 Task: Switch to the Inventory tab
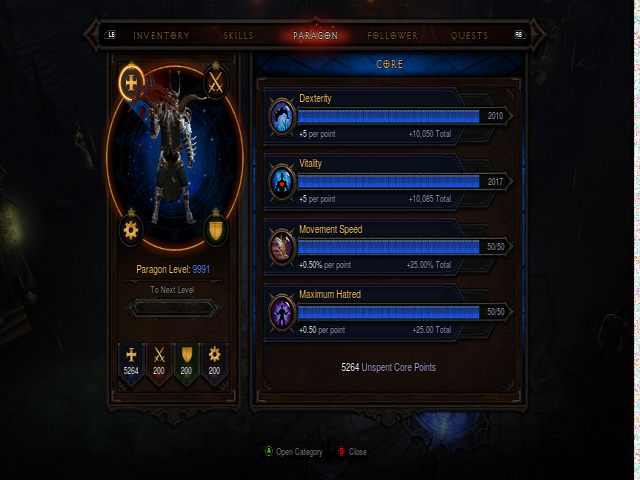coord(161,36)
